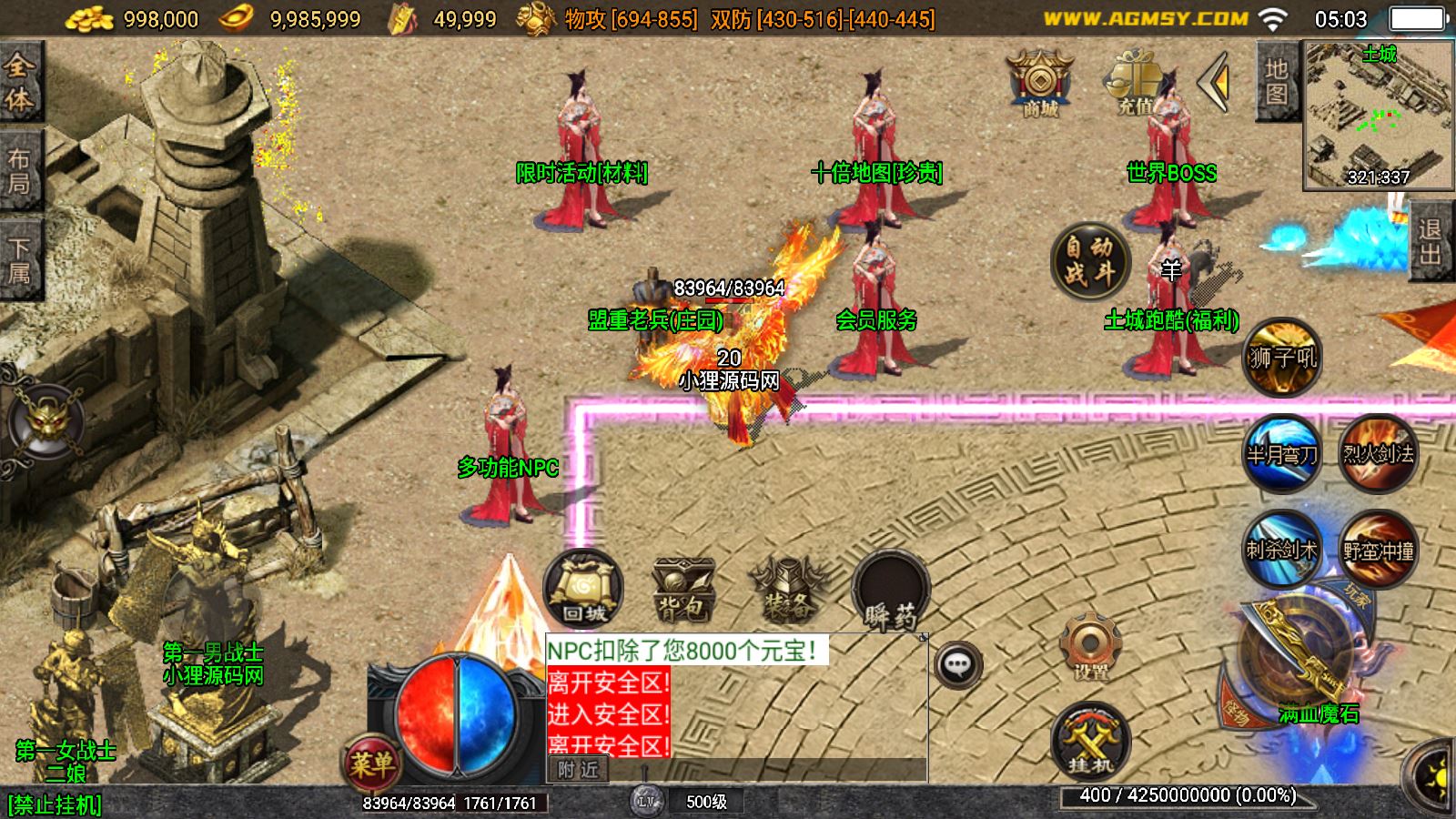The width and height of the screenshot is (1456, 819).
Task: Click the 土城 minimap
Action: 1378,116
